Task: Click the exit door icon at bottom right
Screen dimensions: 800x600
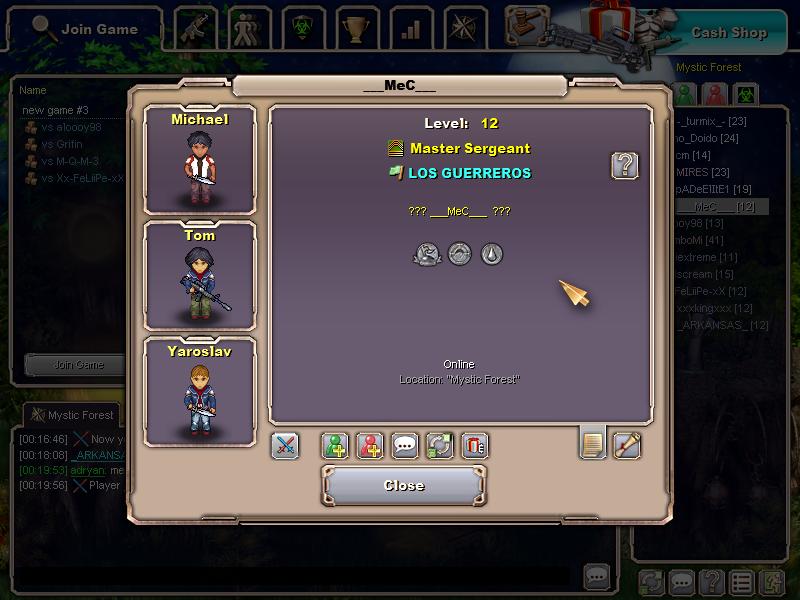Action: pyautogui.click(x=771, y=581)
